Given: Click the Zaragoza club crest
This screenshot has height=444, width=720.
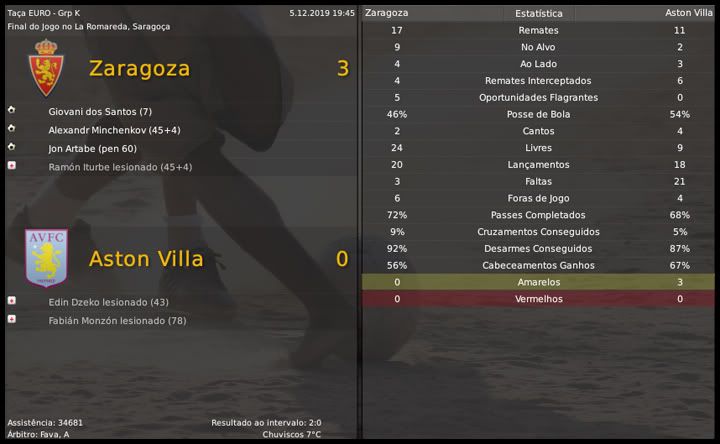Looking at the screenshot, I should coord(46,68).
